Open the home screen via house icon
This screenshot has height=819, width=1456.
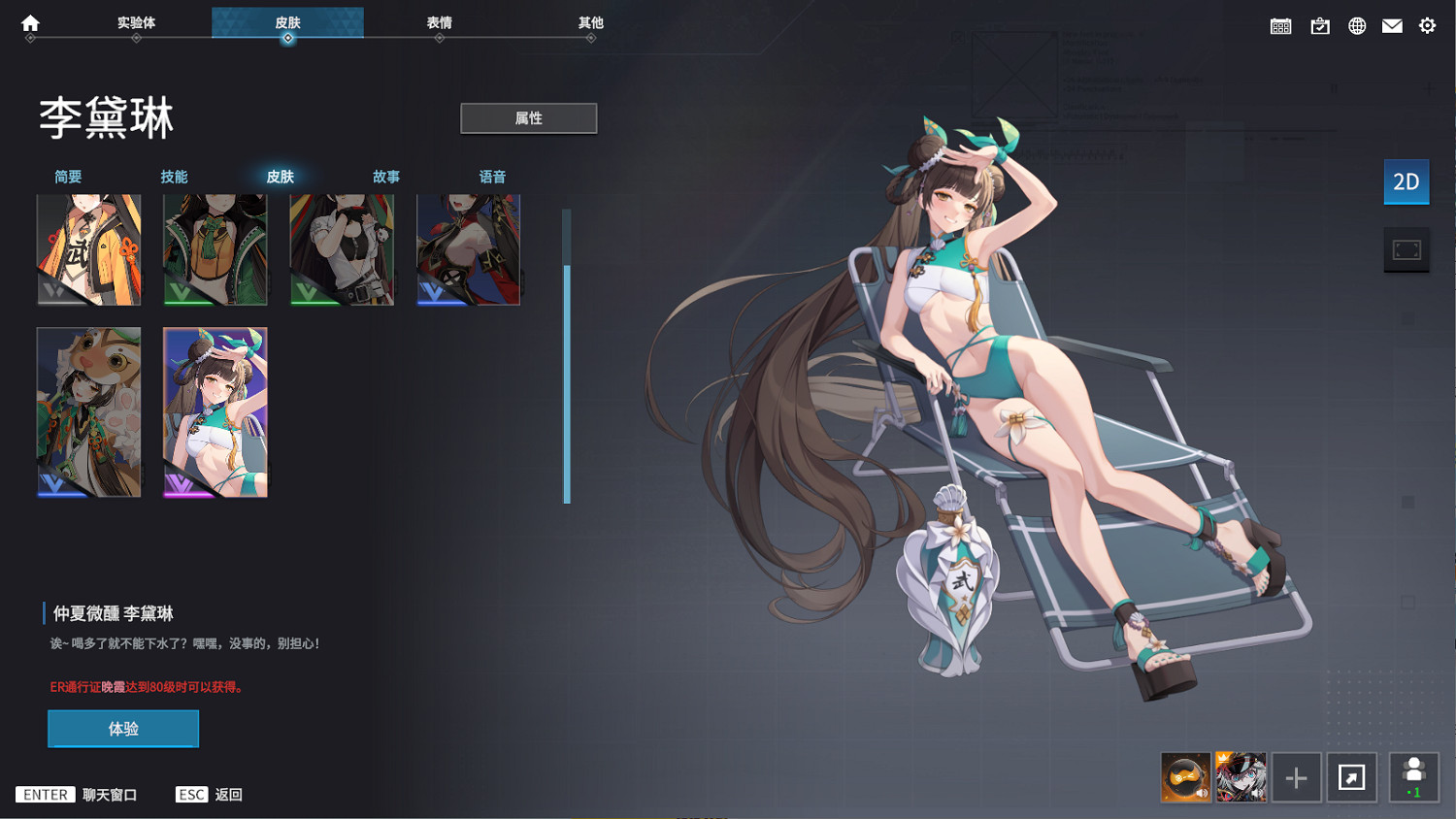point(27,24)
